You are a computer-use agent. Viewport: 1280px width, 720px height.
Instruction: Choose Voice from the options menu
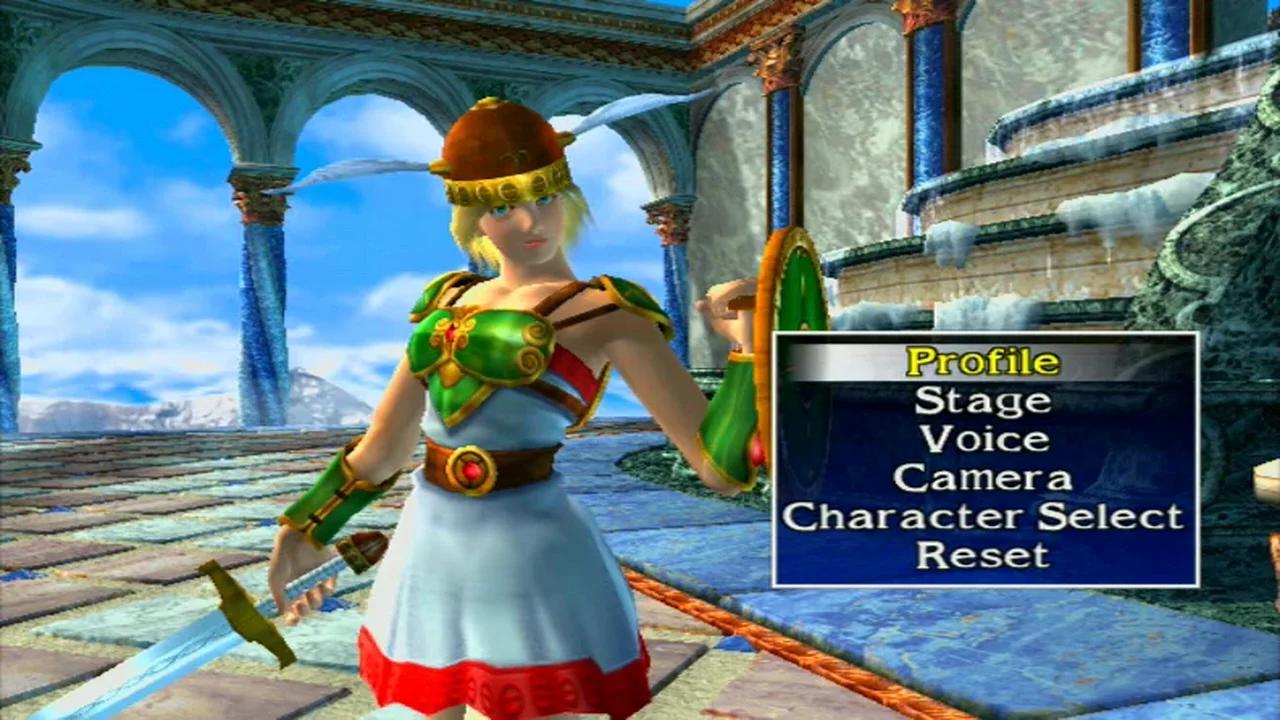pos(981,438)
